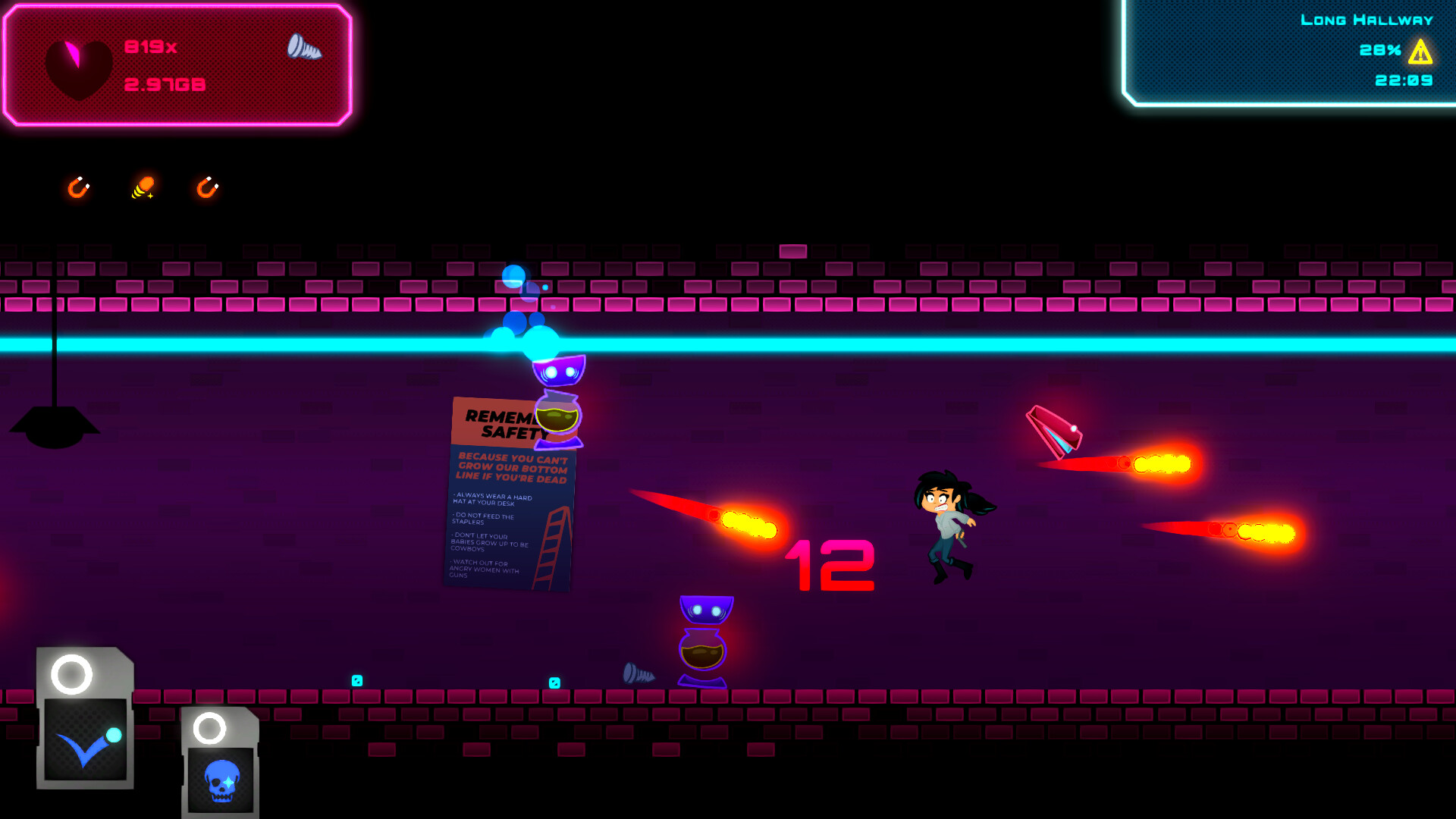
Task: Select the right magnet power-up icon
Action: (x=206, y=189)
